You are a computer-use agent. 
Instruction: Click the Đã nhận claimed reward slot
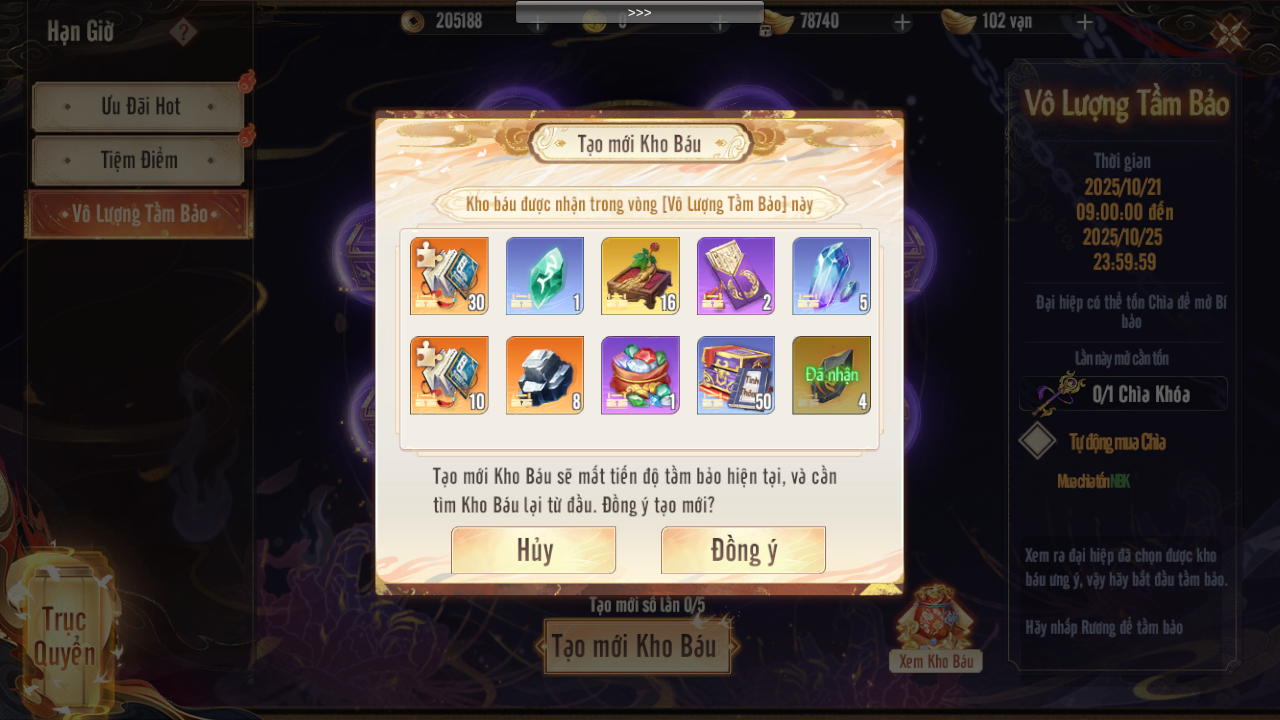click(831, 375)
